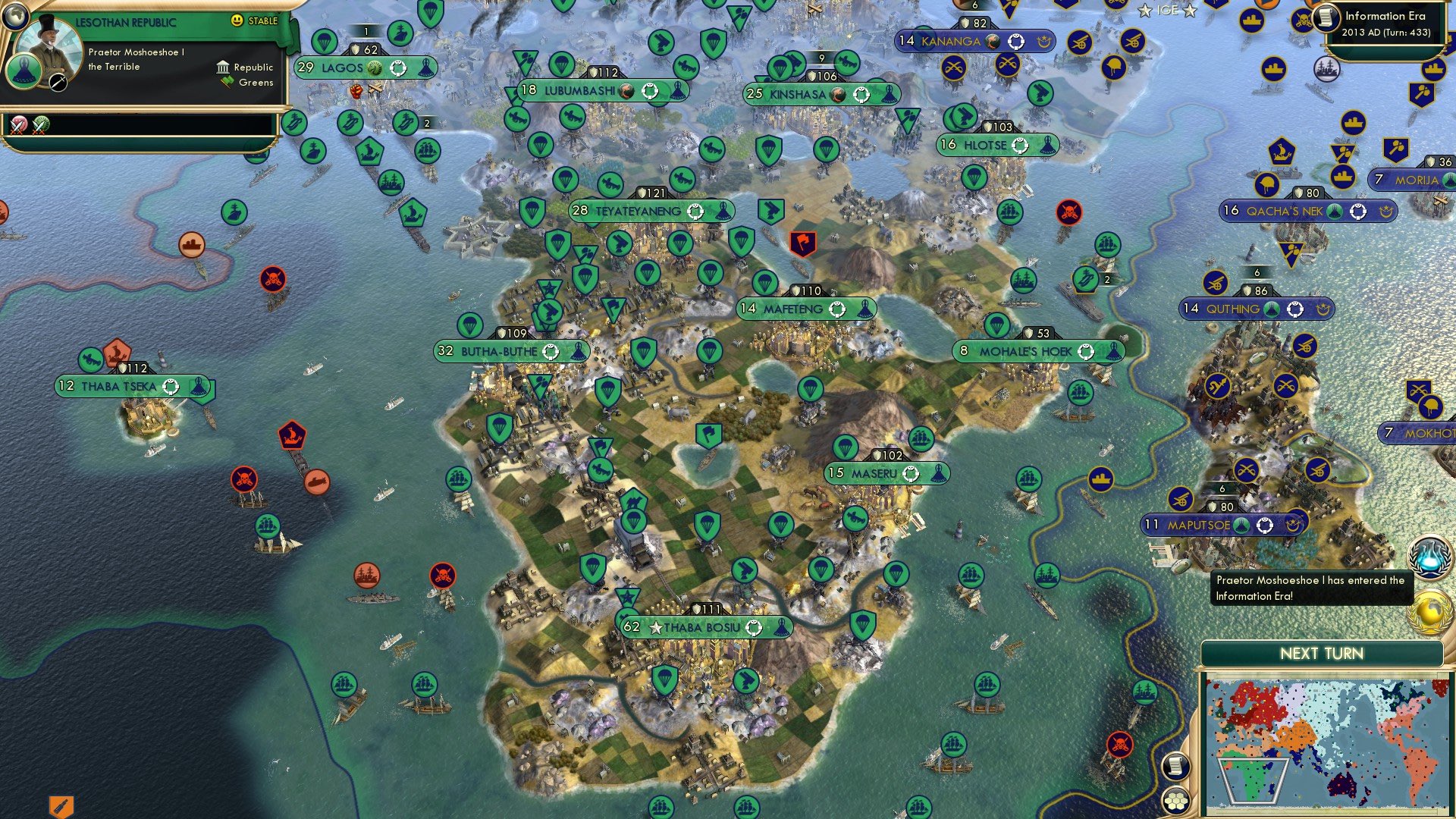Select the Kananga city banner
Screen dimensions: 1456x819
973,41
